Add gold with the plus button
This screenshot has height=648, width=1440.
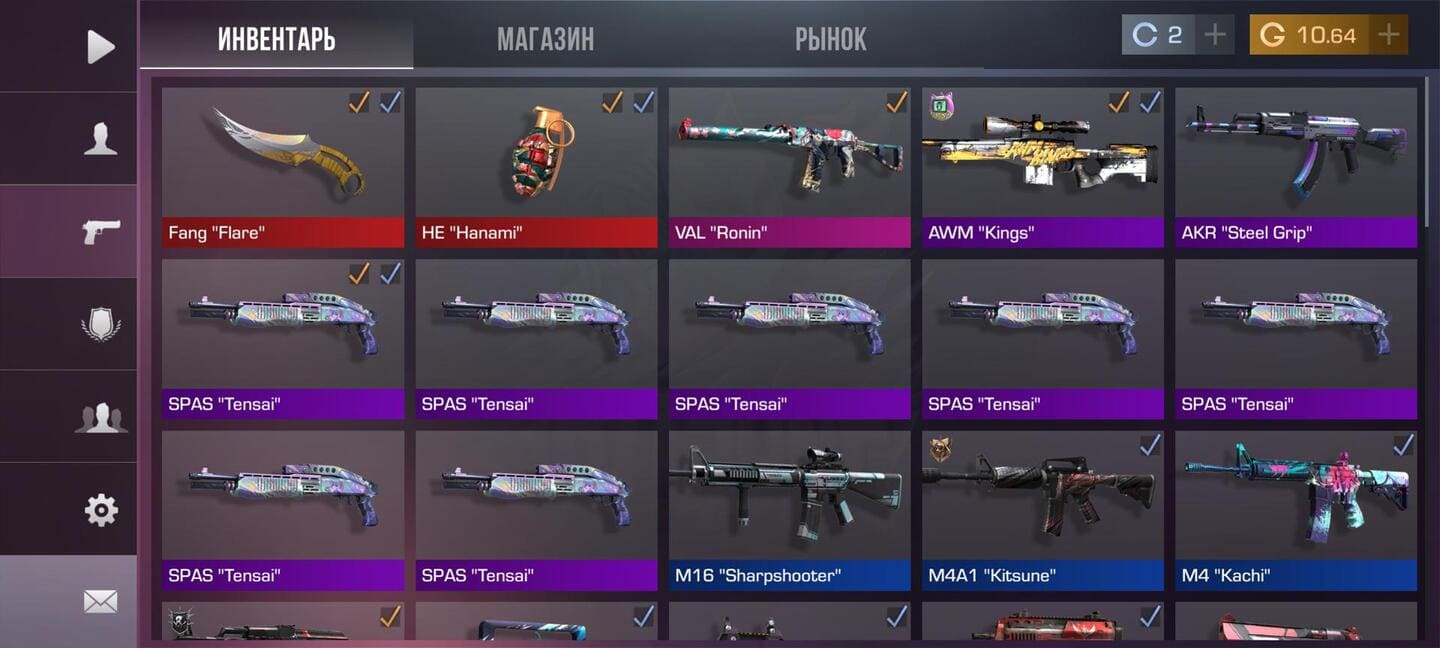coord(1389,35)
